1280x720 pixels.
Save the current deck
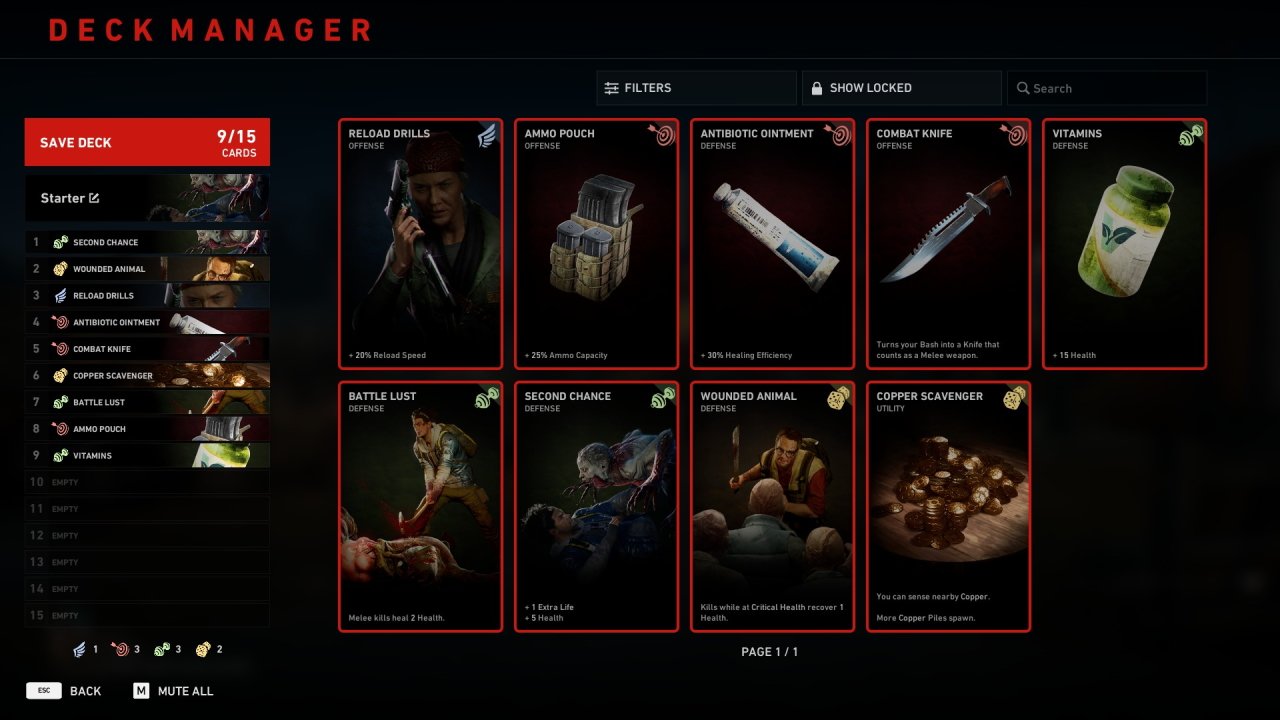click(147, 142)
